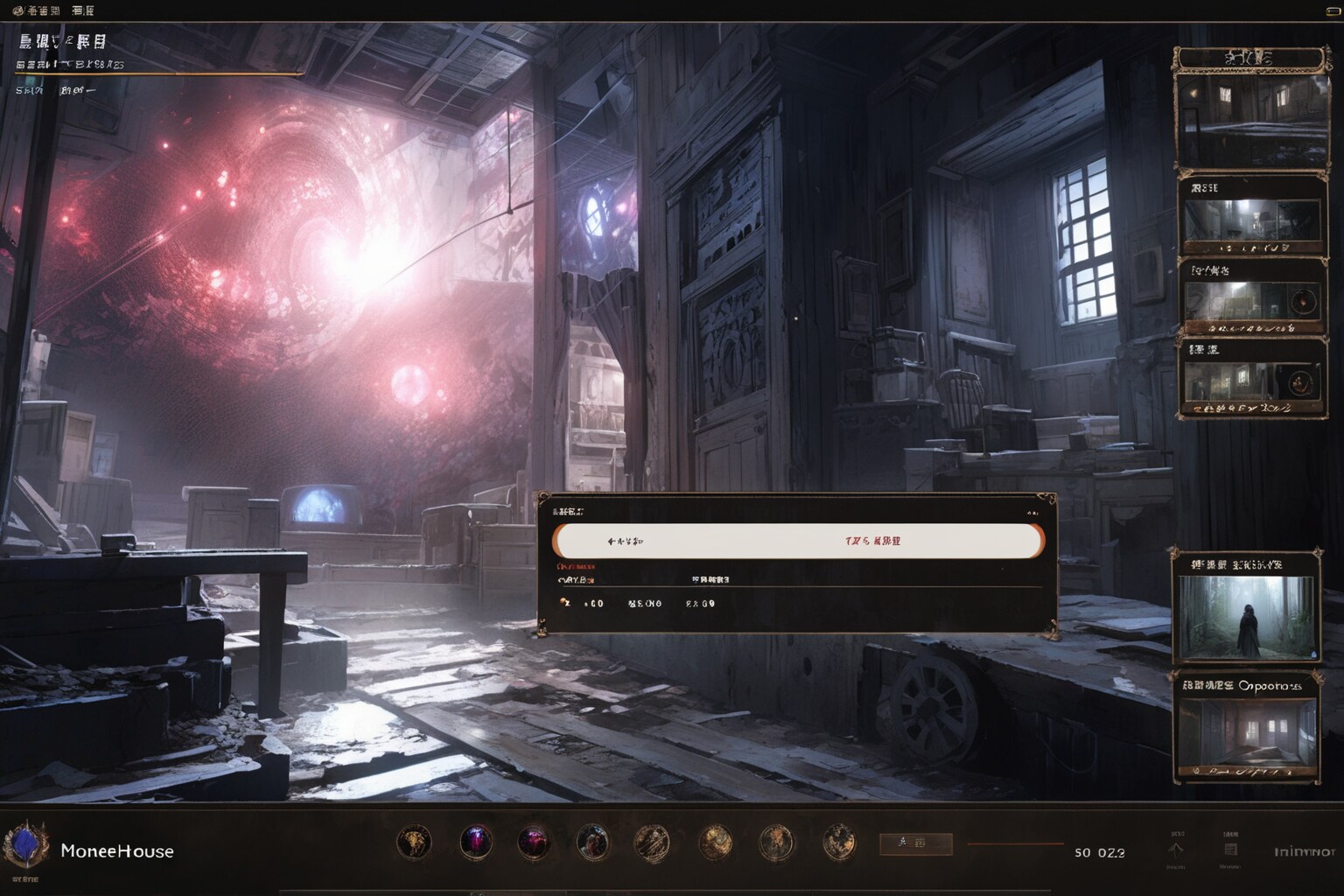Activate the first gold creature ability icon
The height and width of the screenshot is (896, 1344).
pos(414,843)
